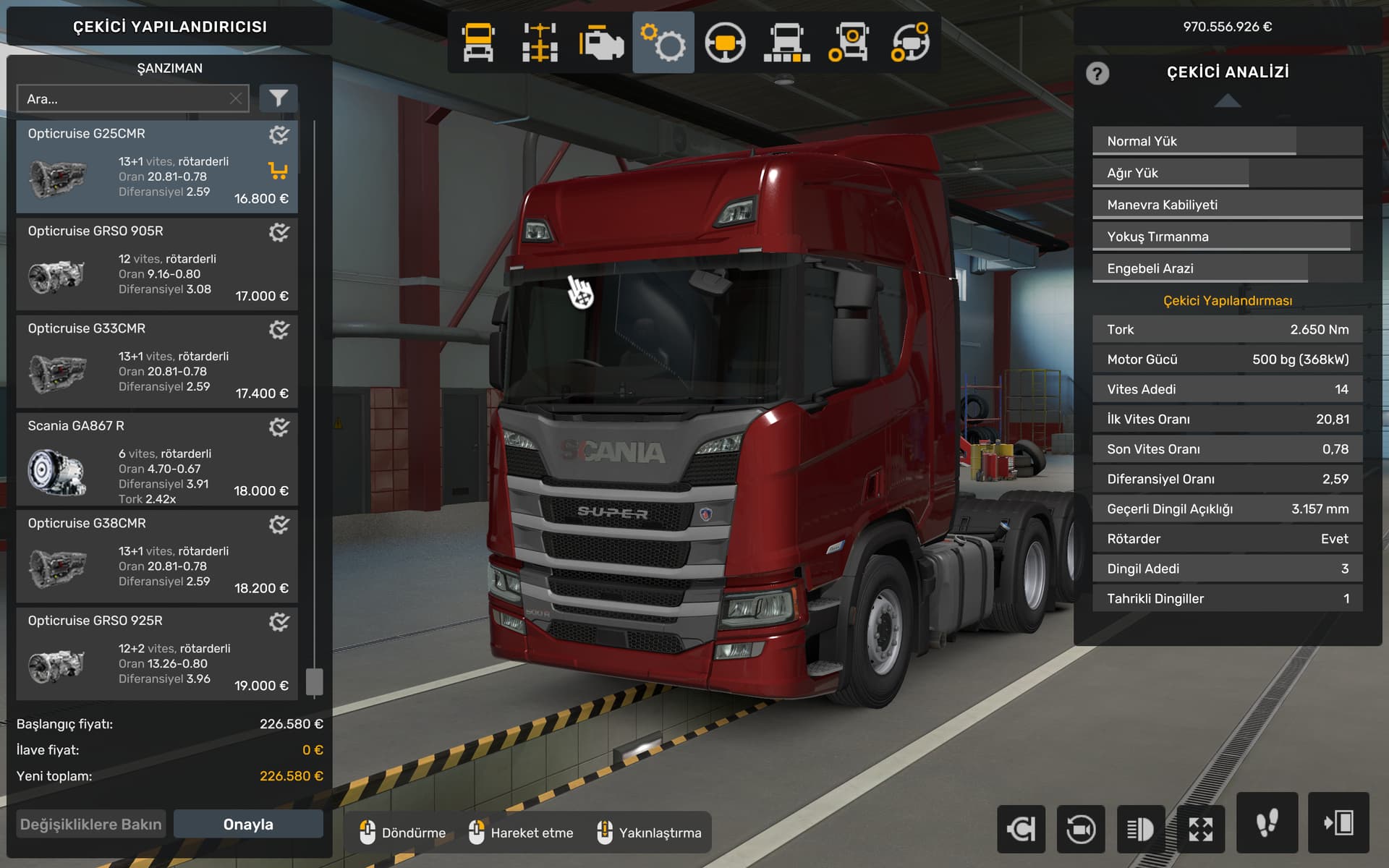Choose the Opticruise G33CMR gearbox entry

point(156,362)
